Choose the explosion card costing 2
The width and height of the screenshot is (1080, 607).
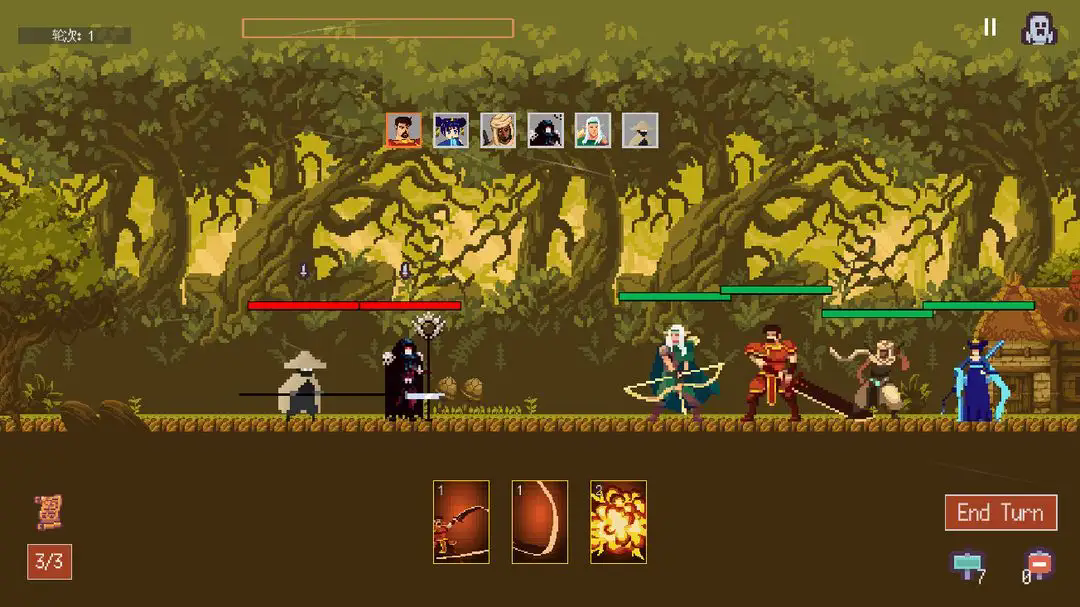(618, 521)
